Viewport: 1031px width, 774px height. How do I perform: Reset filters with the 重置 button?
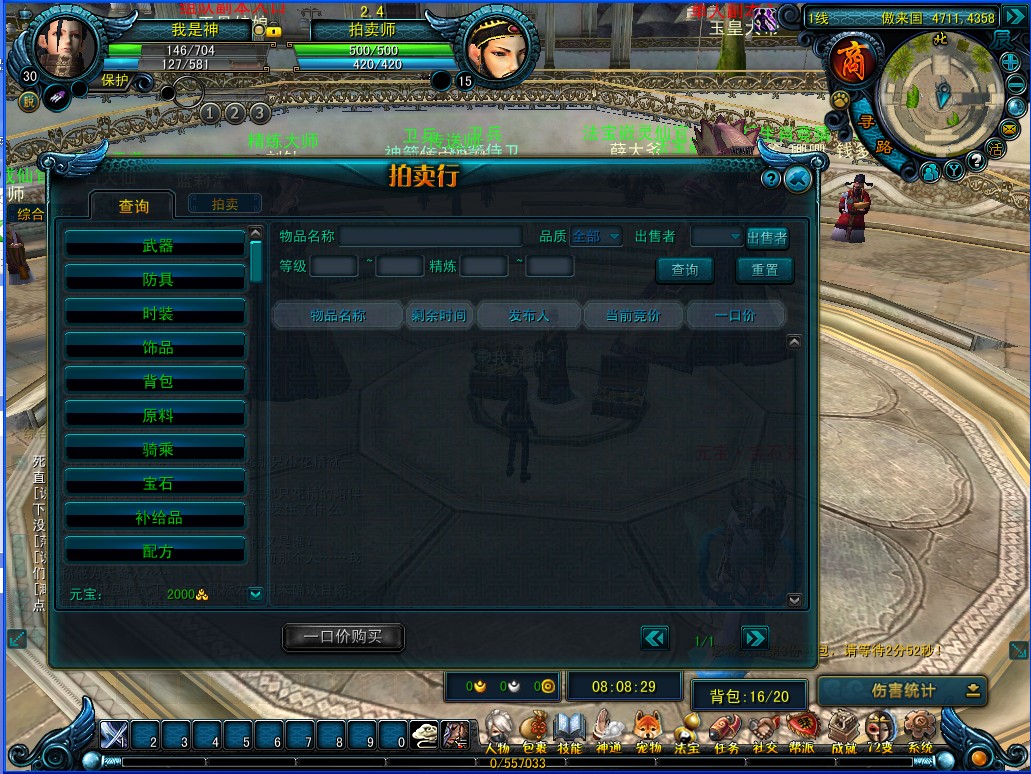[765, 270]
